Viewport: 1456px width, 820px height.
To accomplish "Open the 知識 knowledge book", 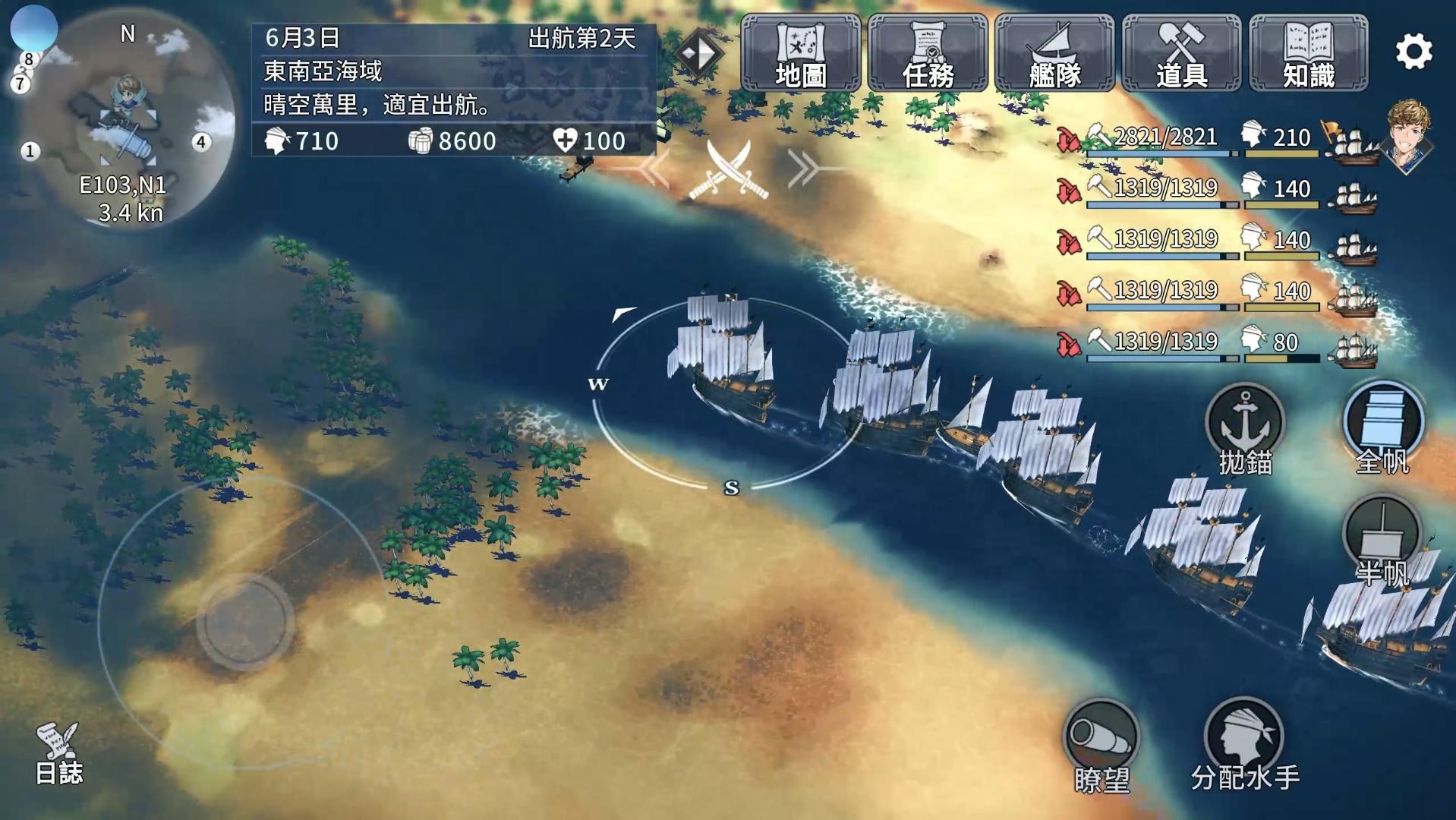I will click(1308, 53).
